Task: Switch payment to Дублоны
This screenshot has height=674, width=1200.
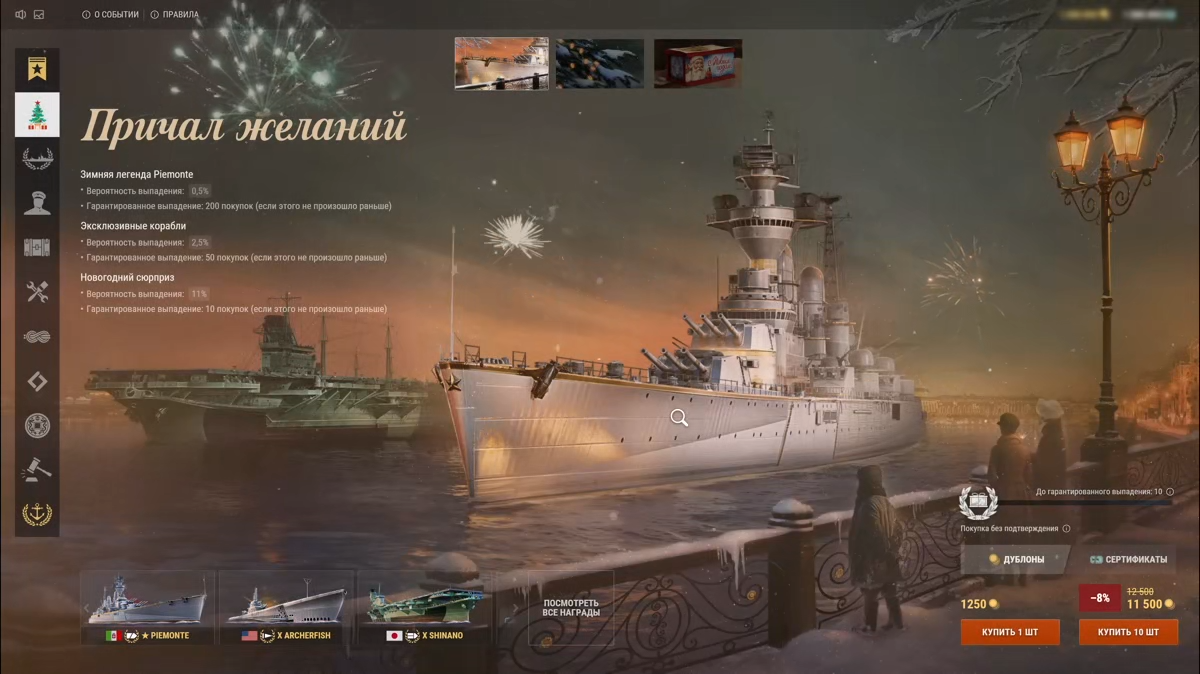Action: coord(1015,560)
